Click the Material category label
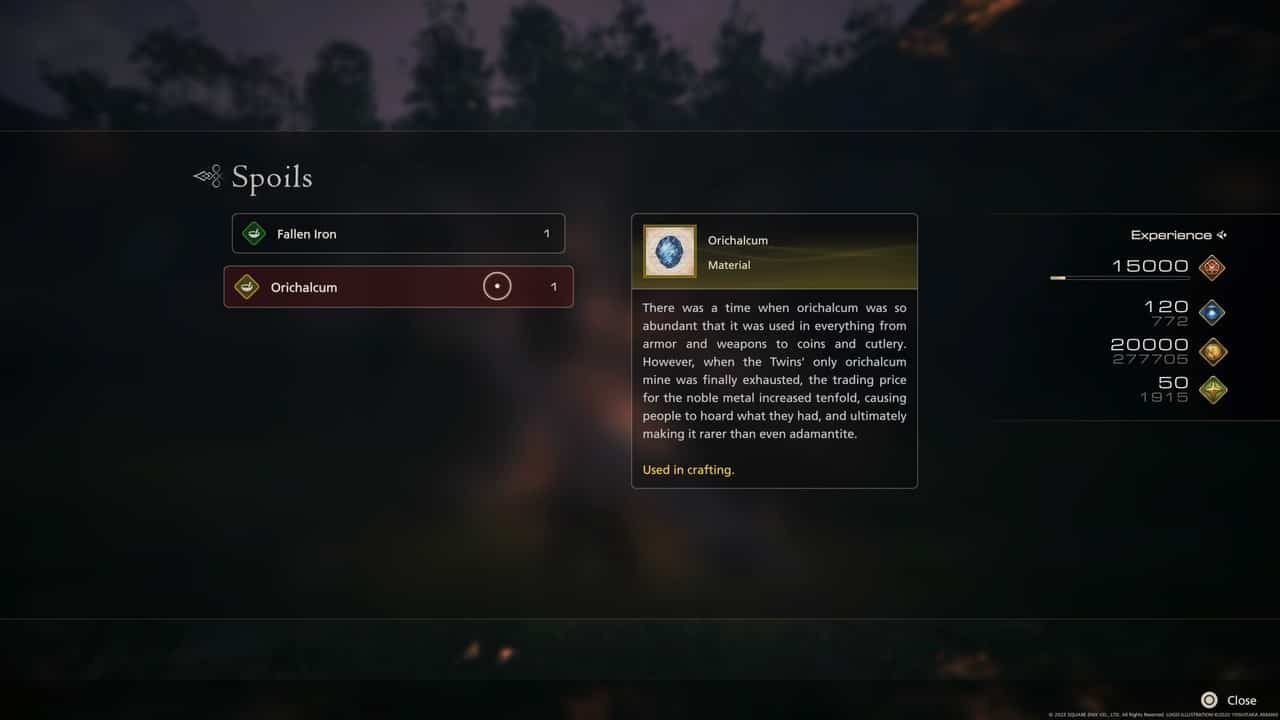1280x720 pixels. (x=729, y=265)
